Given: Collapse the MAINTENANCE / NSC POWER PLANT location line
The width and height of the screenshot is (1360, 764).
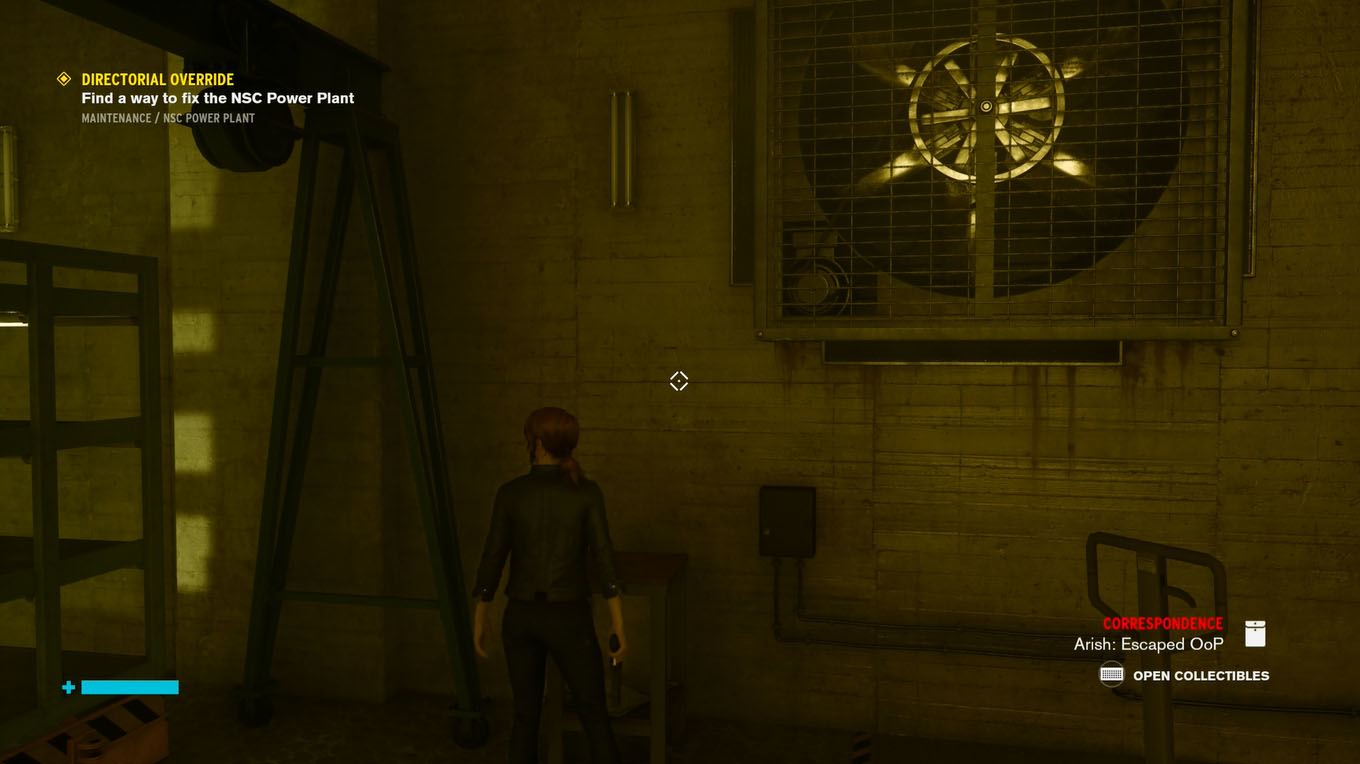Looking at the screenshot, I should 168,118.
